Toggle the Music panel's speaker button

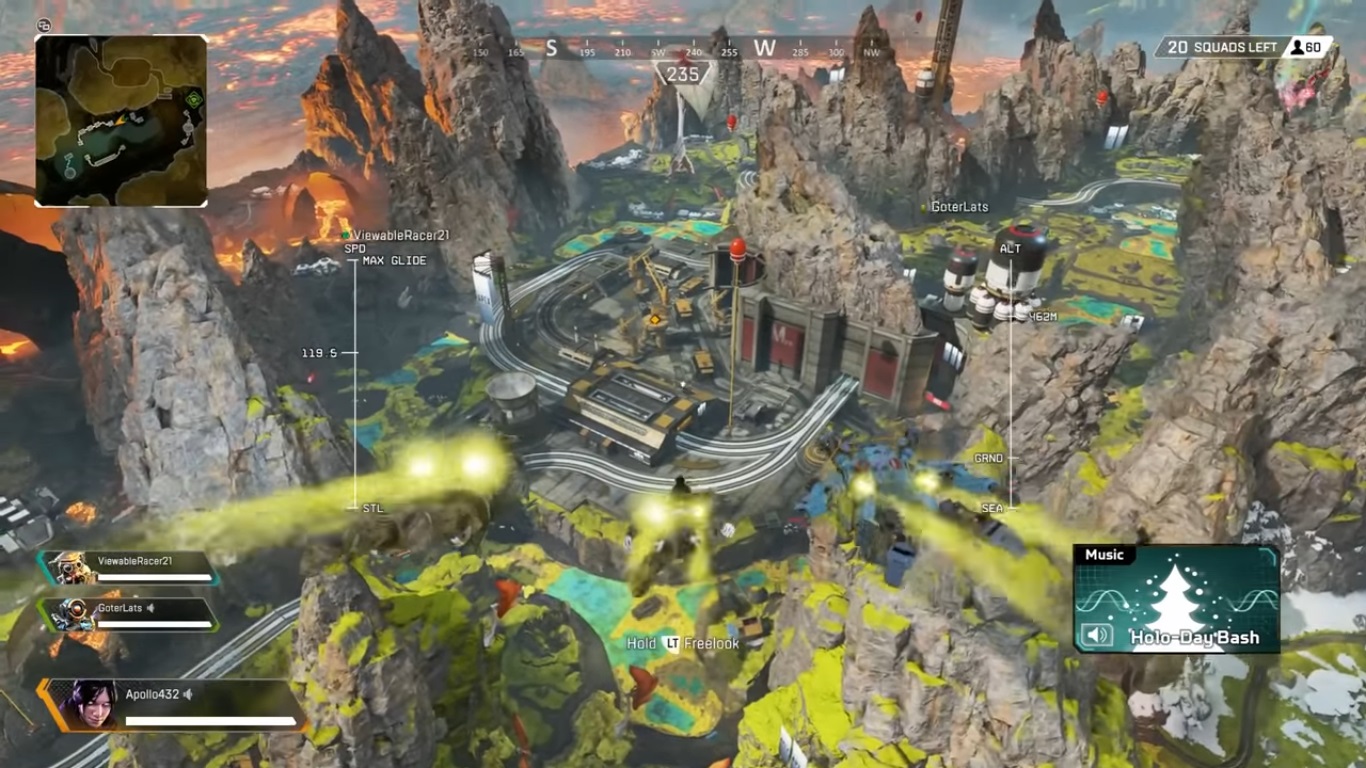1097,635
